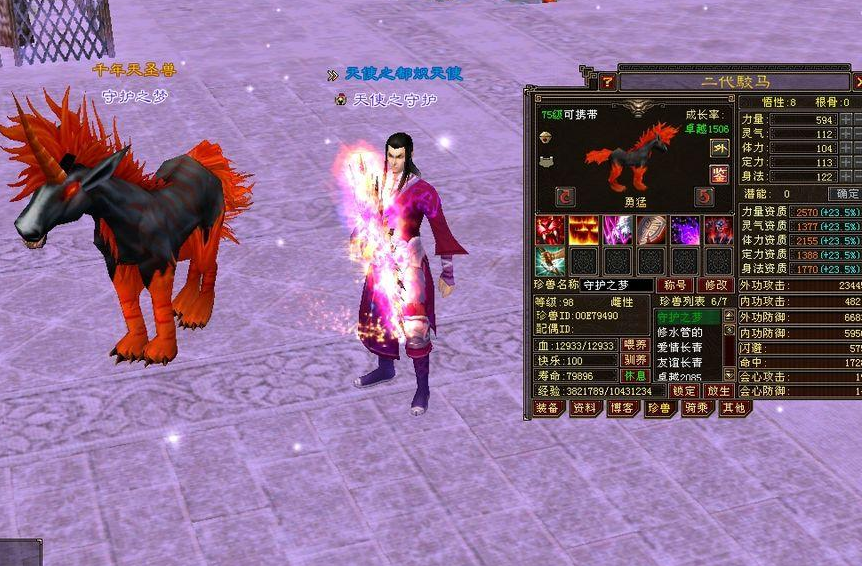Switch to the 资料 info tab
Screen dimensions: 862x566
point(585,408)
